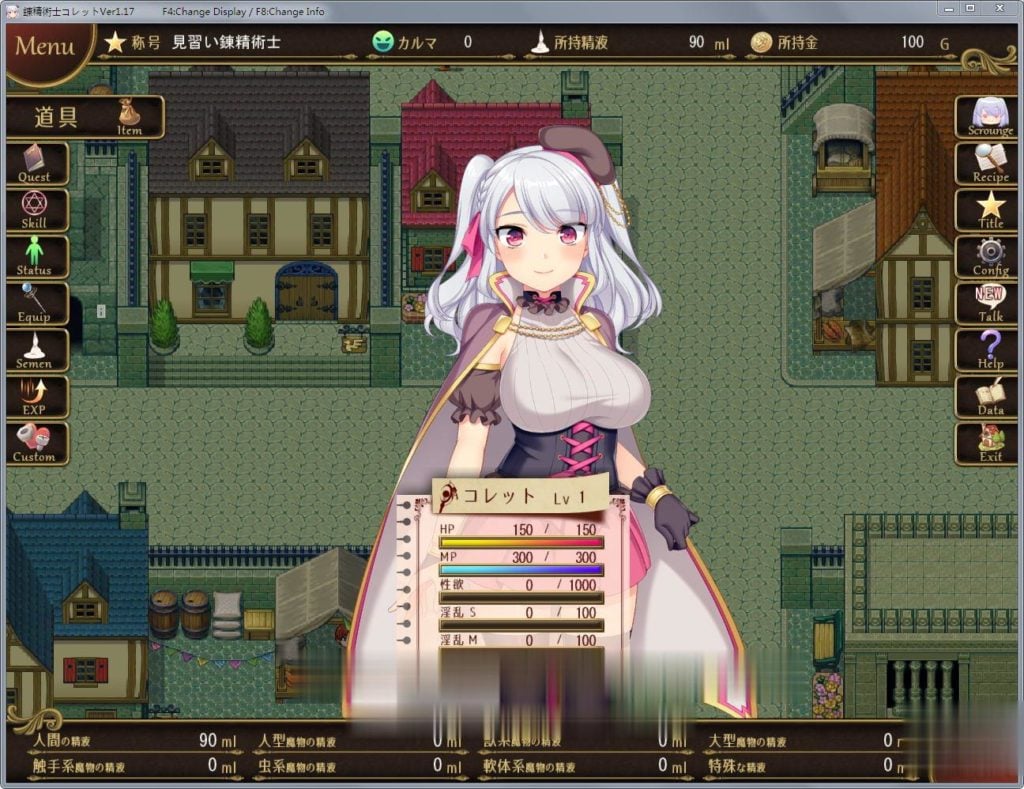Open the Menu button in the corner
Image resolution: width=1024 pixels, height=789 pixels.
(46, 48)
